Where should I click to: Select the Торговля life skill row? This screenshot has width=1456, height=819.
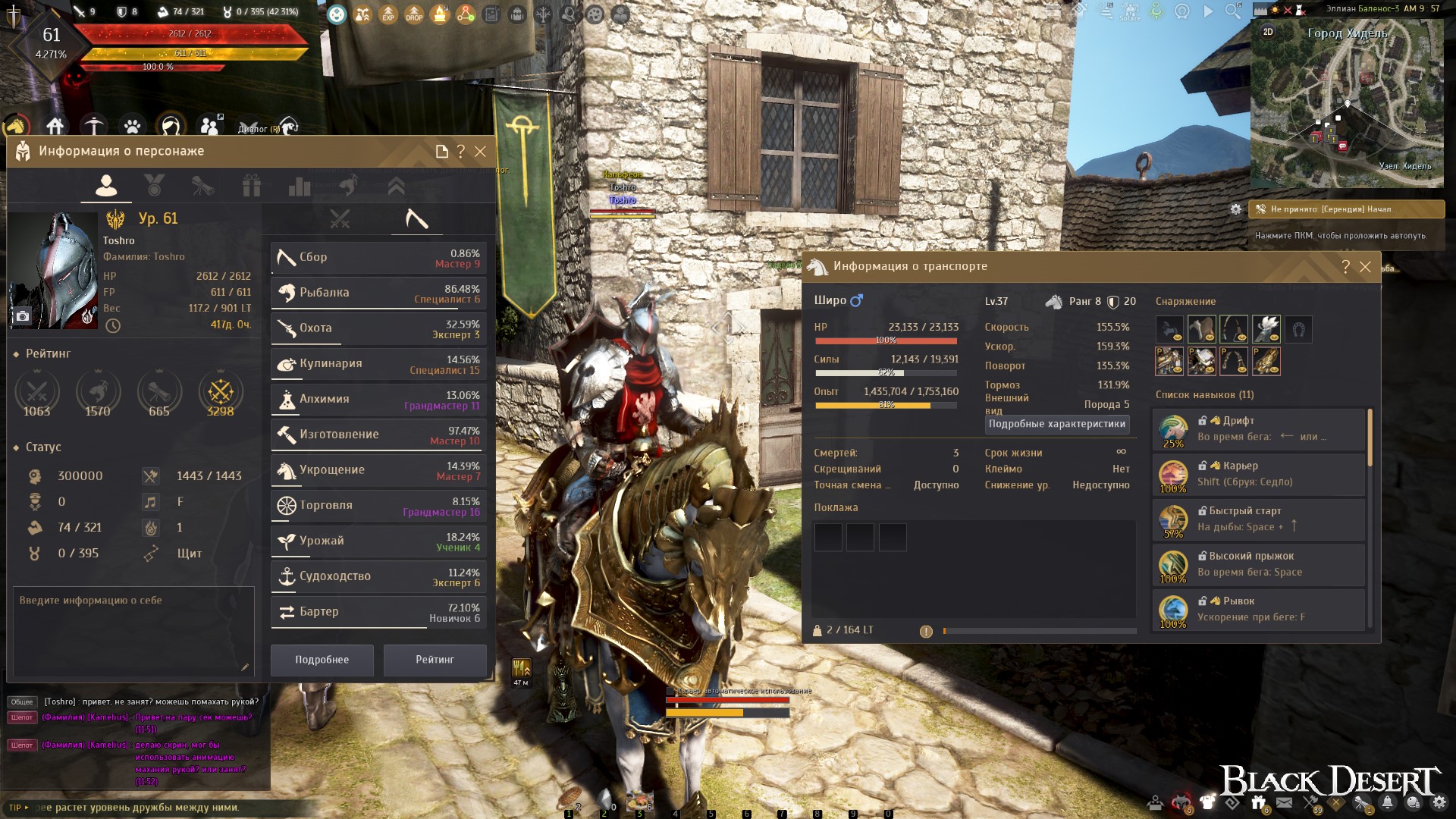click(x=378, y=506)
